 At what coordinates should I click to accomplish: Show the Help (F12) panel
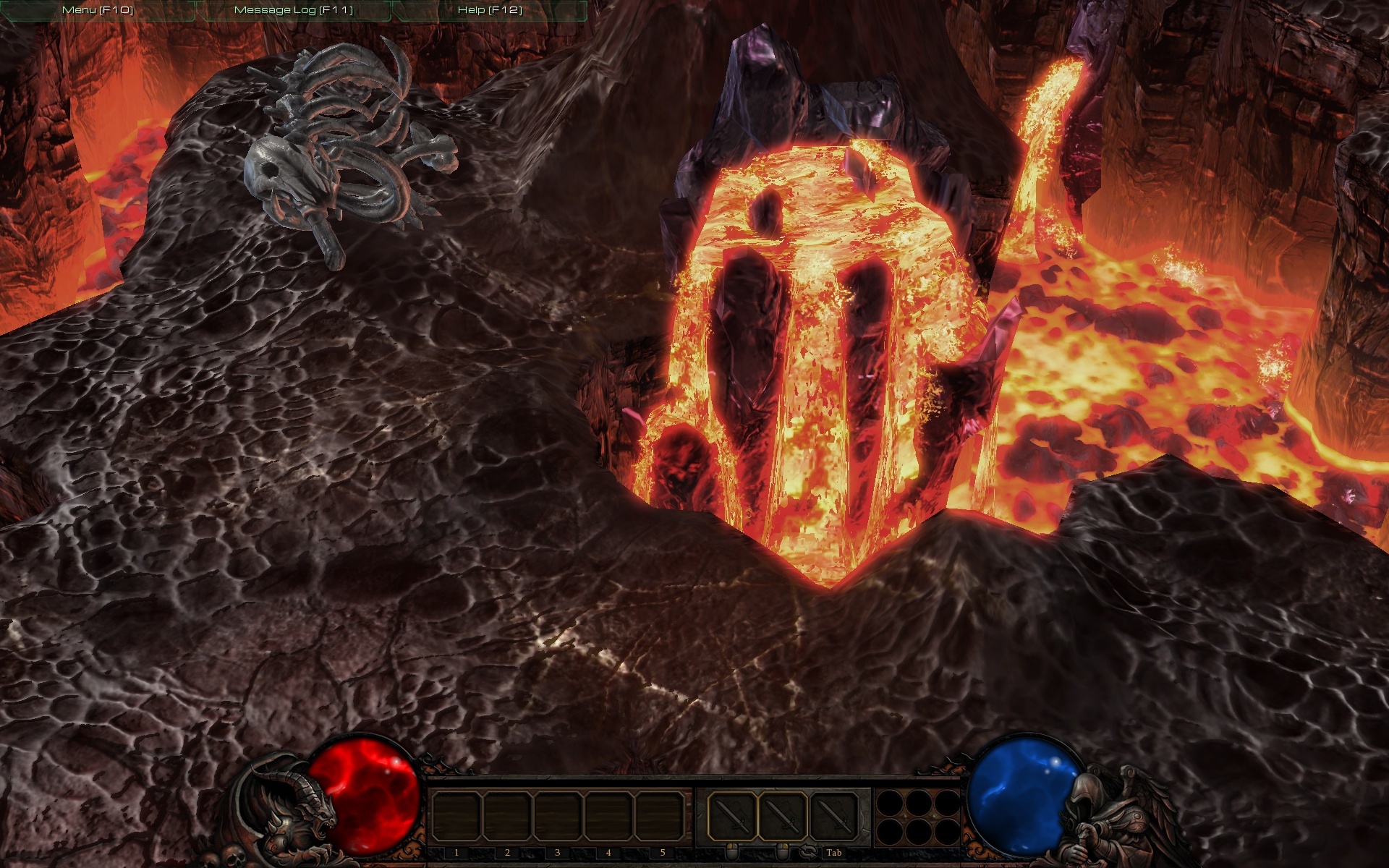tap(490, 10)
